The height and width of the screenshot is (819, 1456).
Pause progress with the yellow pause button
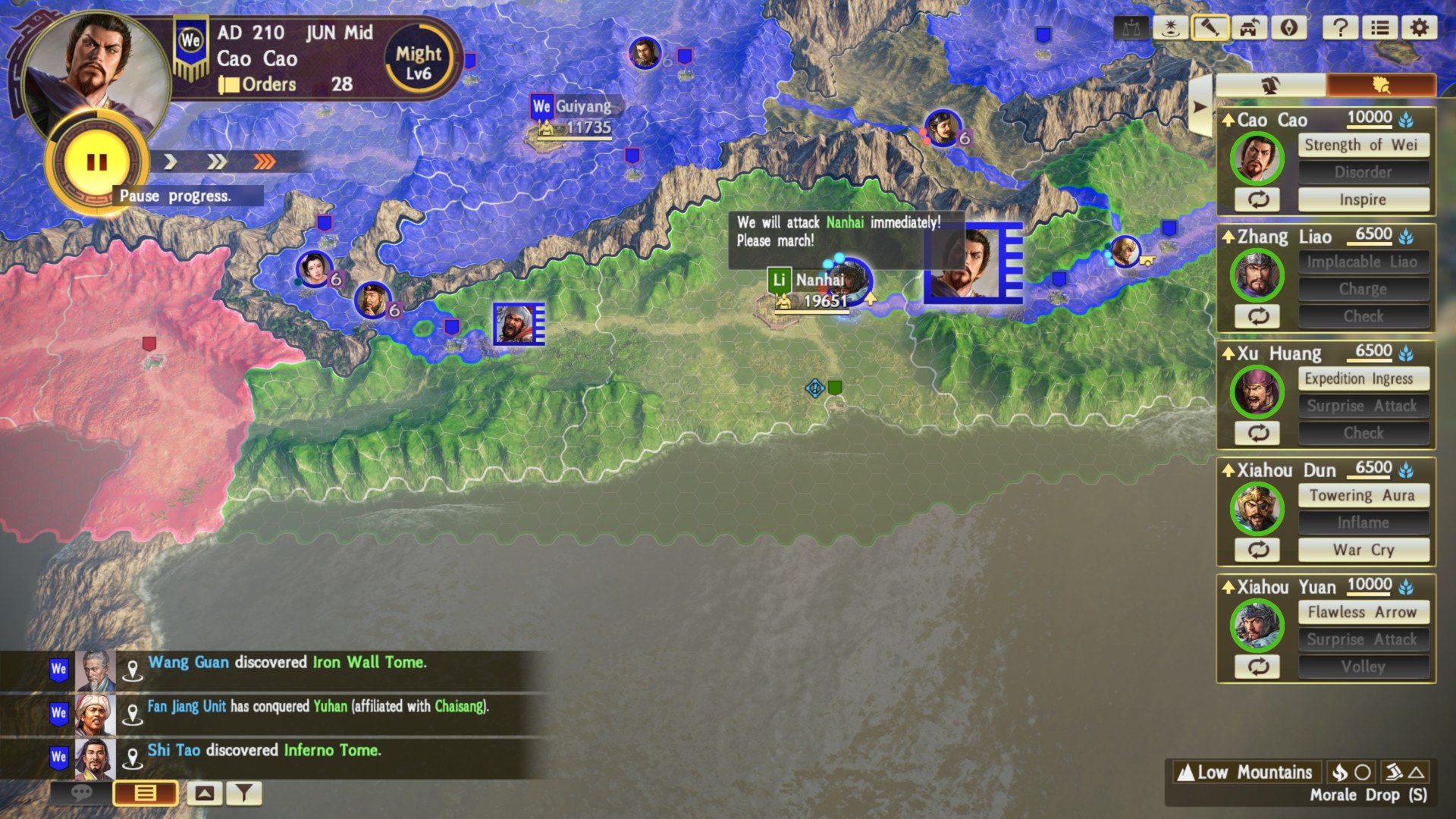96,162
